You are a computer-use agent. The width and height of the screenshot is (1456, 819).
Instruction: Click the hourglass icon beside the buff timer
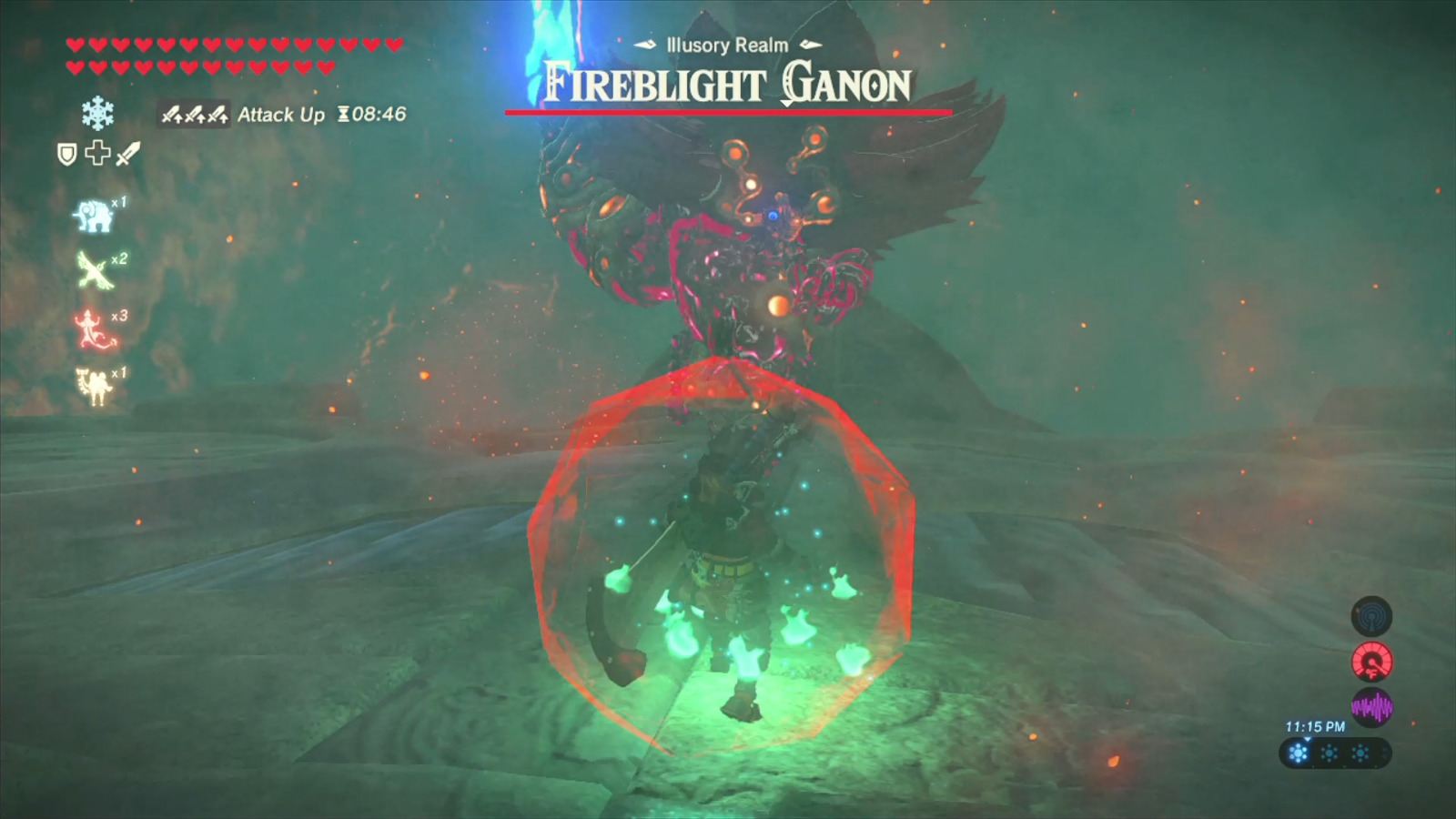tap(344, 115)
